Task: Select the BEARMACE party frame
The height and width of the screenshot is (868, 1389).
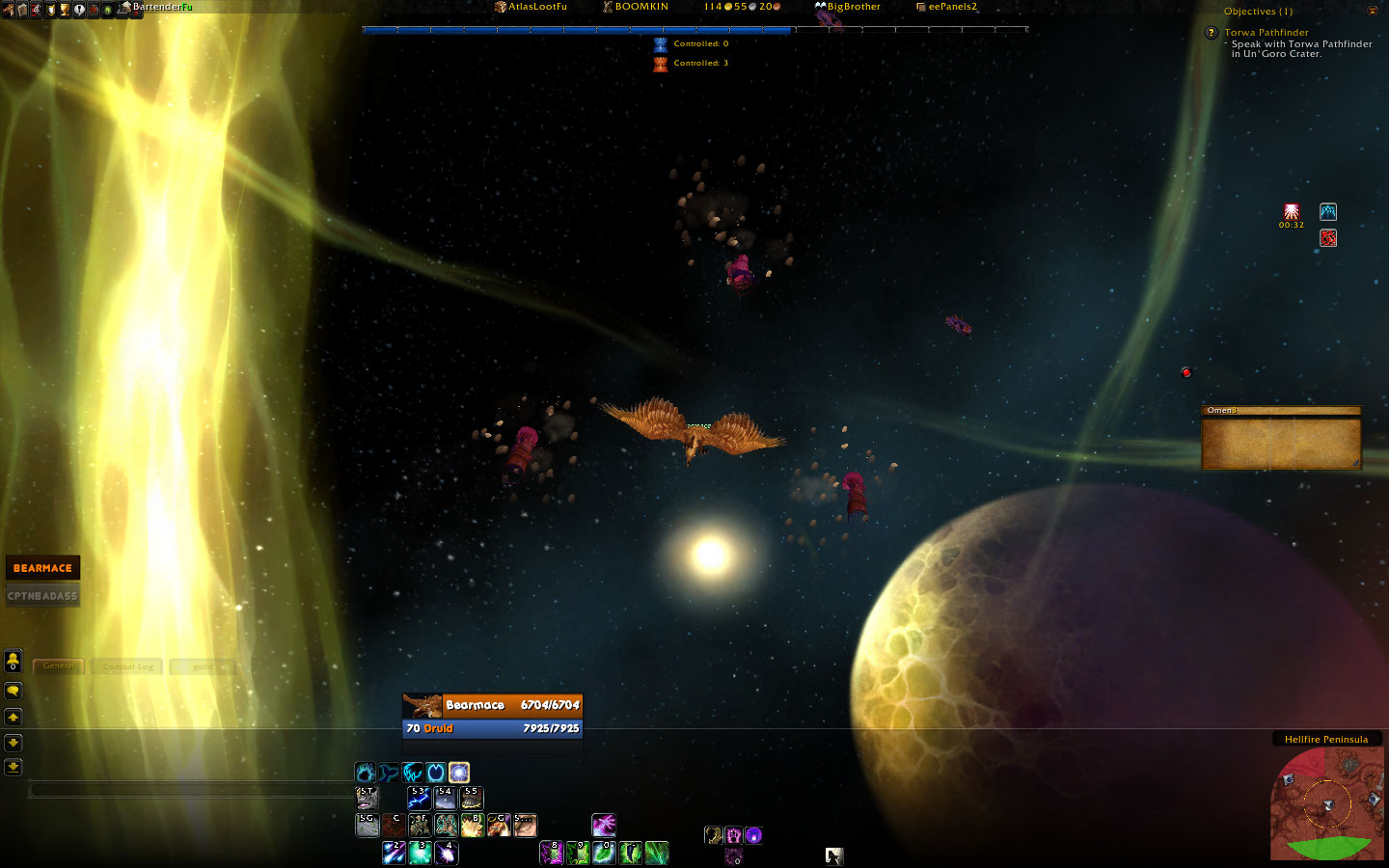Action: [x=42, y=568]
